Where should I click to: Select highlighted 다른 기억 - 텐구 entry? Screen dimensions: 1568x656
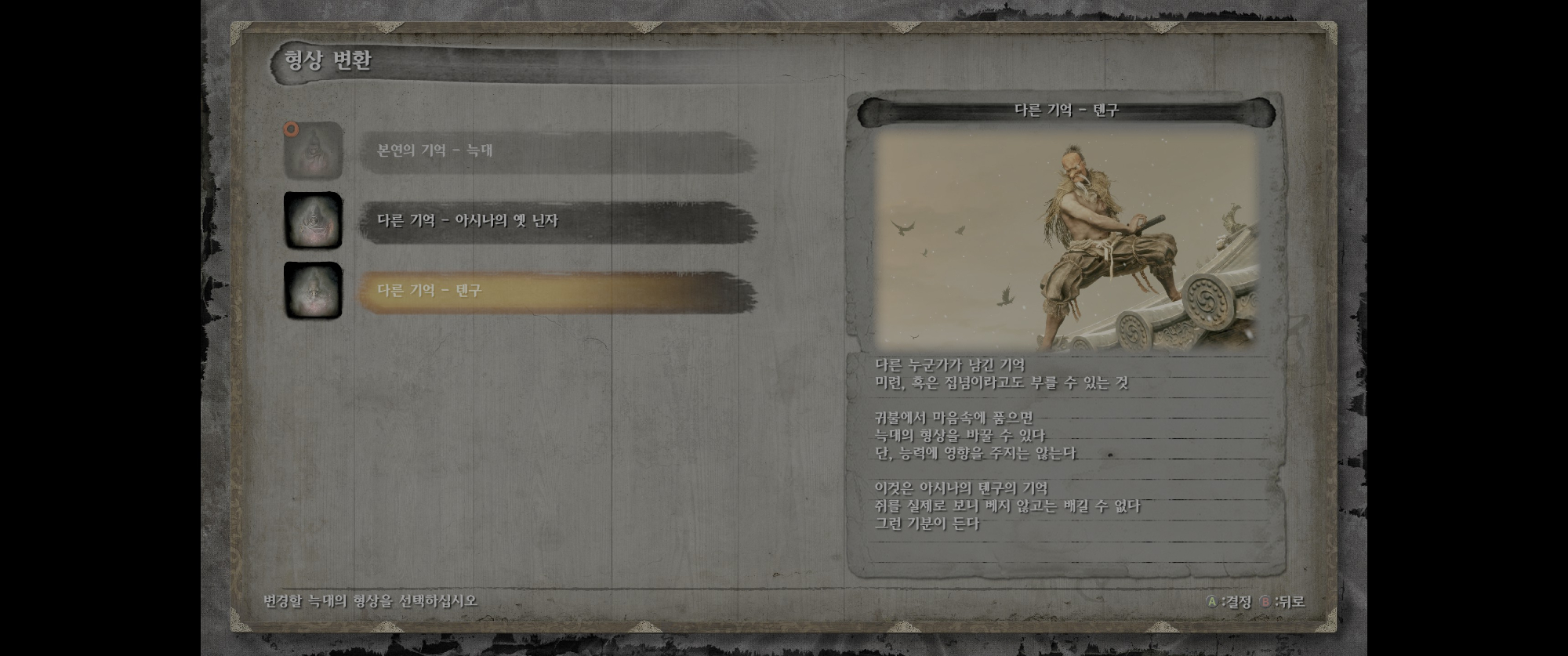[x=557, y=291]
